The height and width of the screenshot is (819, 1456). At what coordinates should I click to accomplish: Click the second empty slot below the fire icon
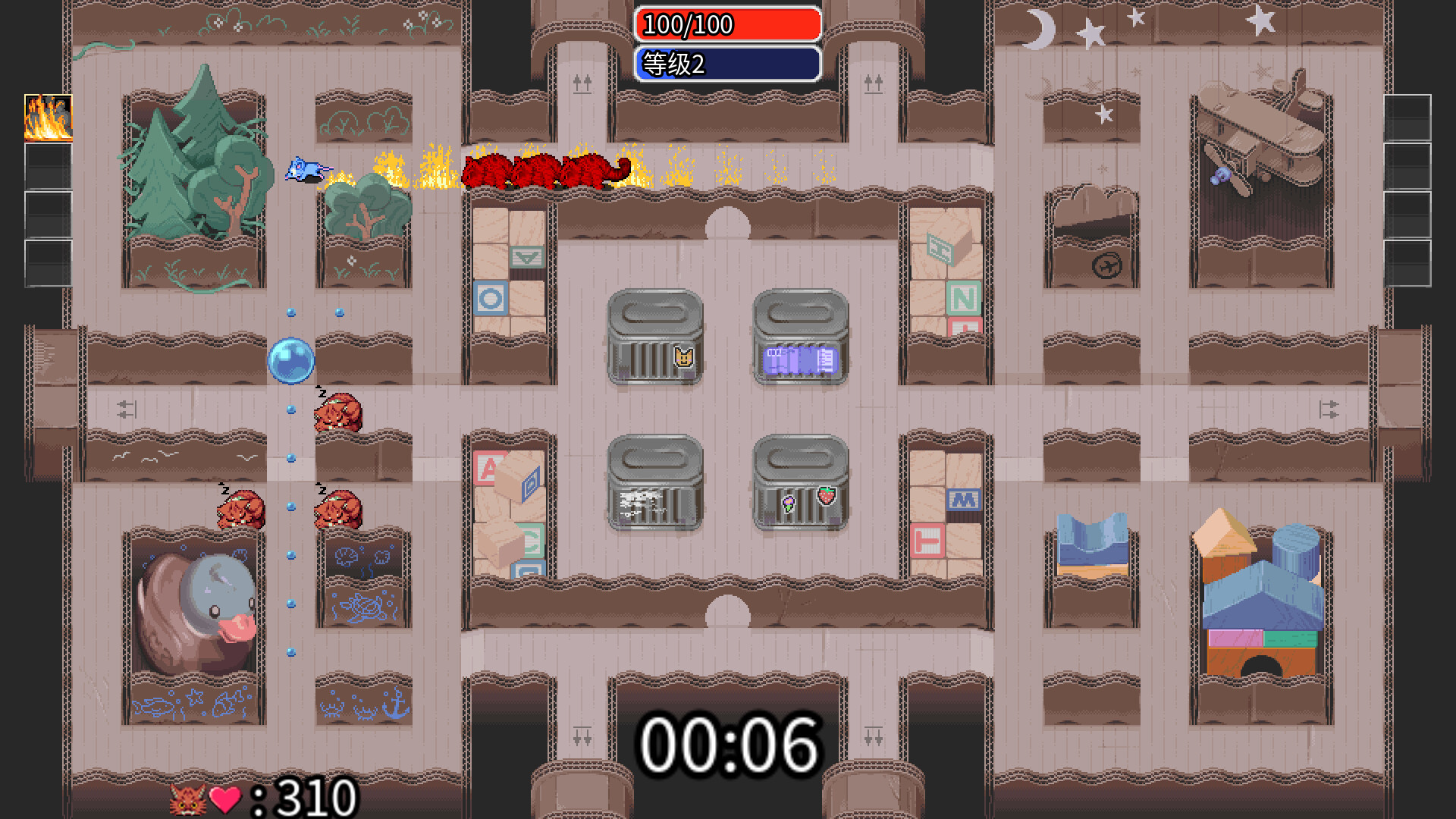click(48, 168)
